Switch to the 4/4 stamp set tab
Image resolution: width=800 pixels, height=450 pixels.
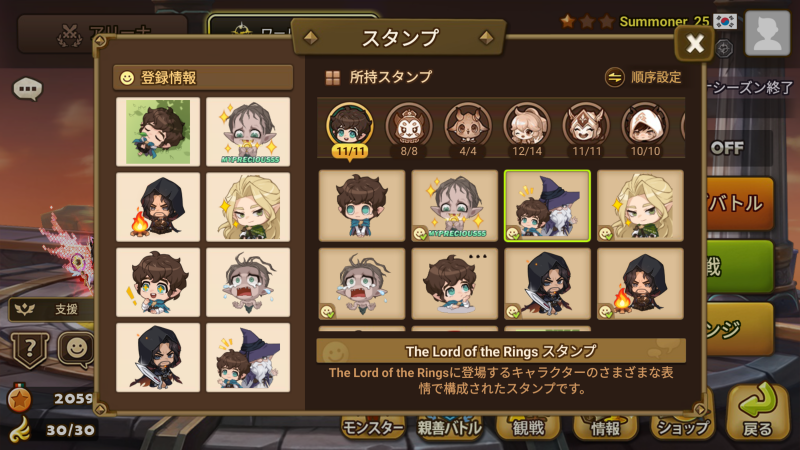click(468, 130)
